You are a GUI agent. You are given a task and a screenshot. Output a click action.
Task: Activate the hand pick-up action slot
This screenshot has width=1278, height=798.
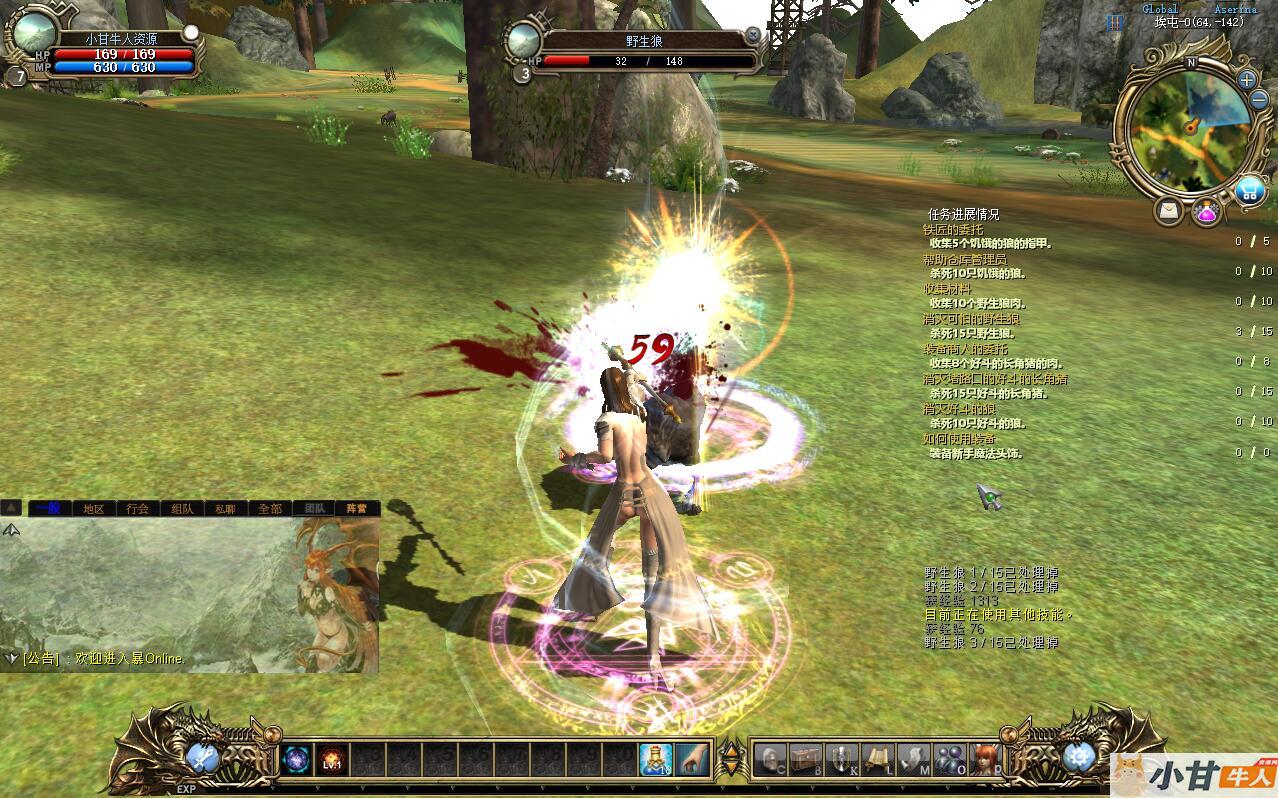pos(692,760)
